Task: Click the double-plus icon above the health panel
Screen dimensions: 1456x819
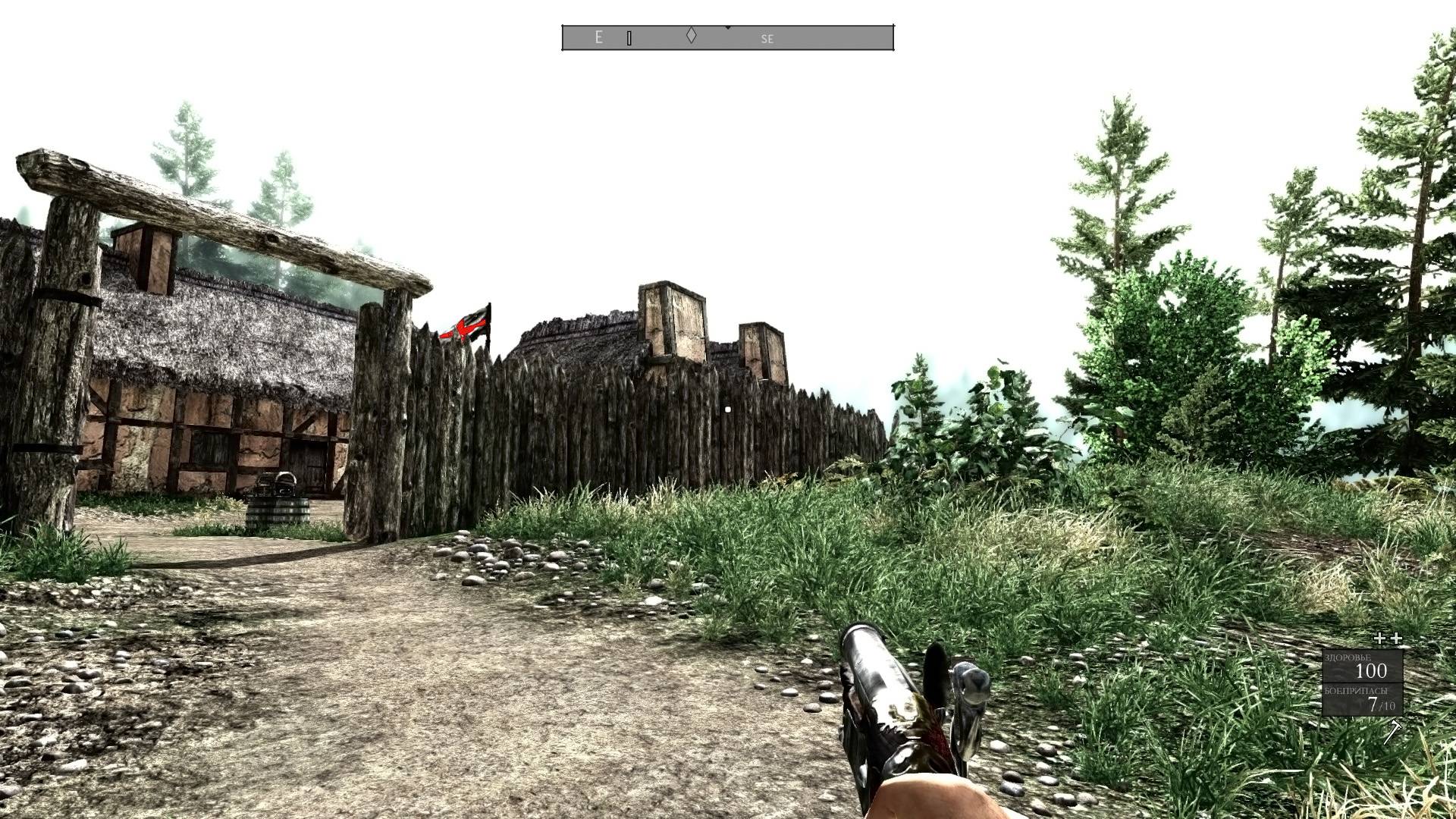Action: (x=1388, y=639)
